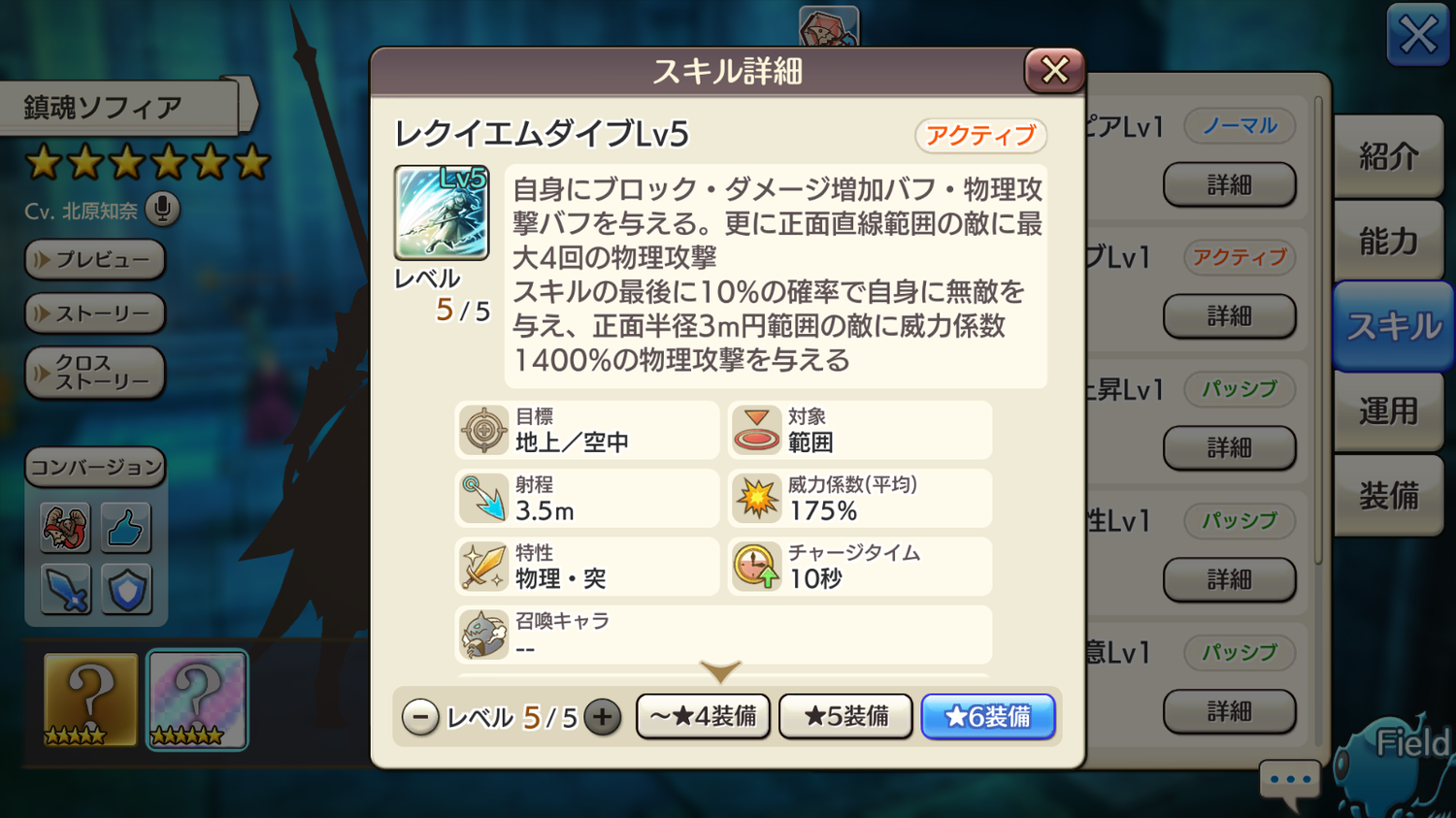Enable the ~★4装備 view
This screenshot has height=818, width=1456.
[x=702, y=716]
